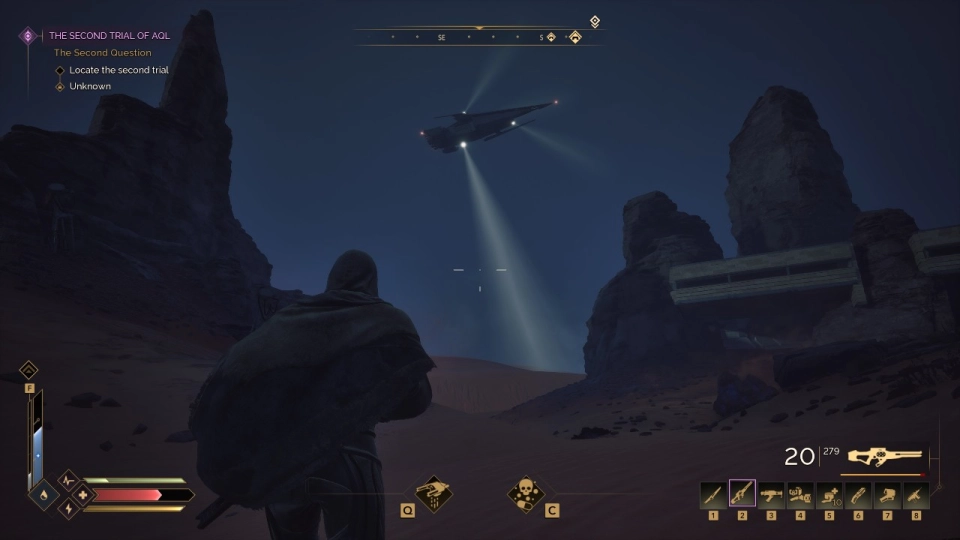960x540 pixels.
Task: Click the Locate the second trial objective
Action: pos(118,70)
